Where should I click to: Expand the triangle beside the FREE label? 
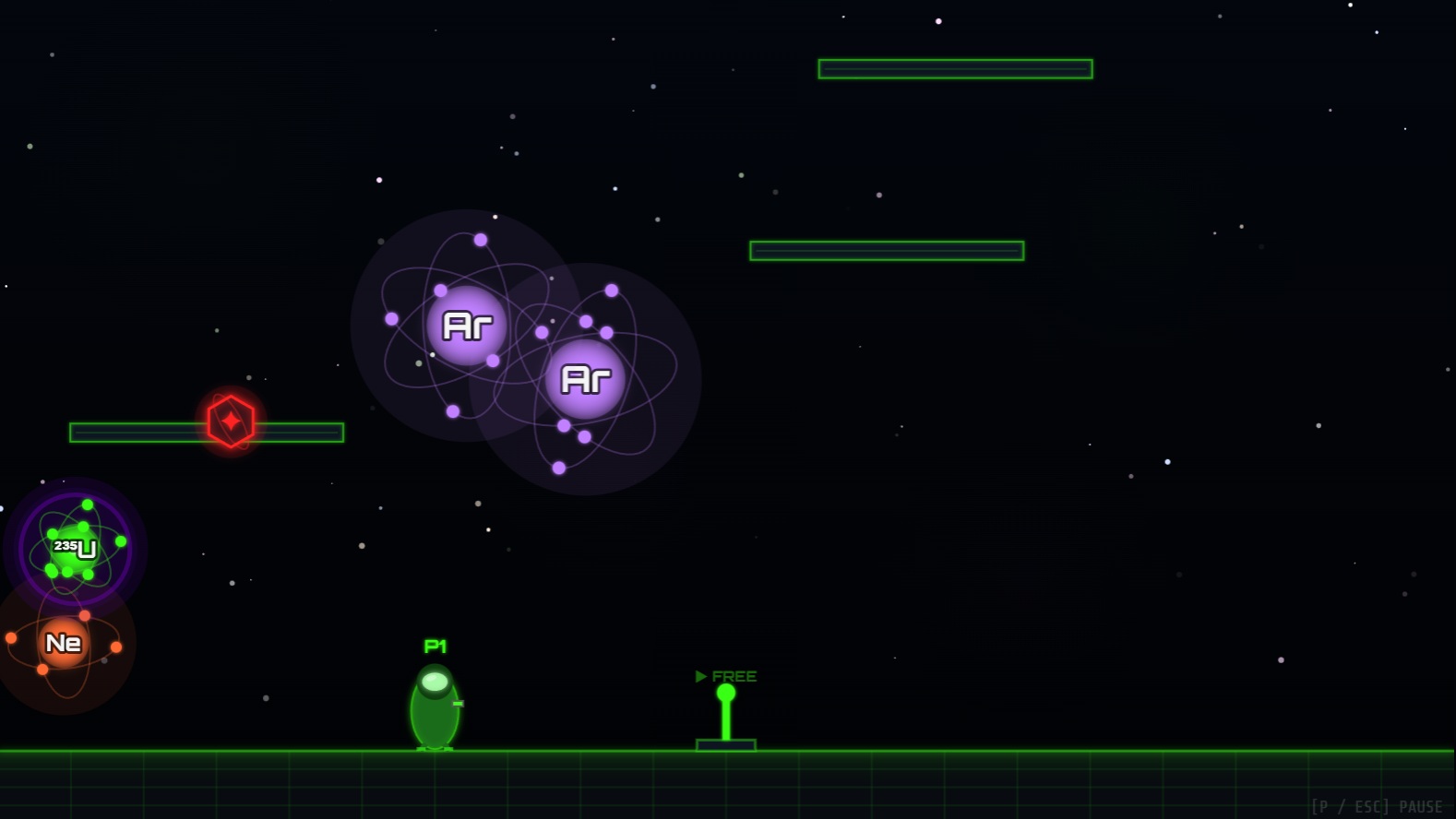(700, 676)
